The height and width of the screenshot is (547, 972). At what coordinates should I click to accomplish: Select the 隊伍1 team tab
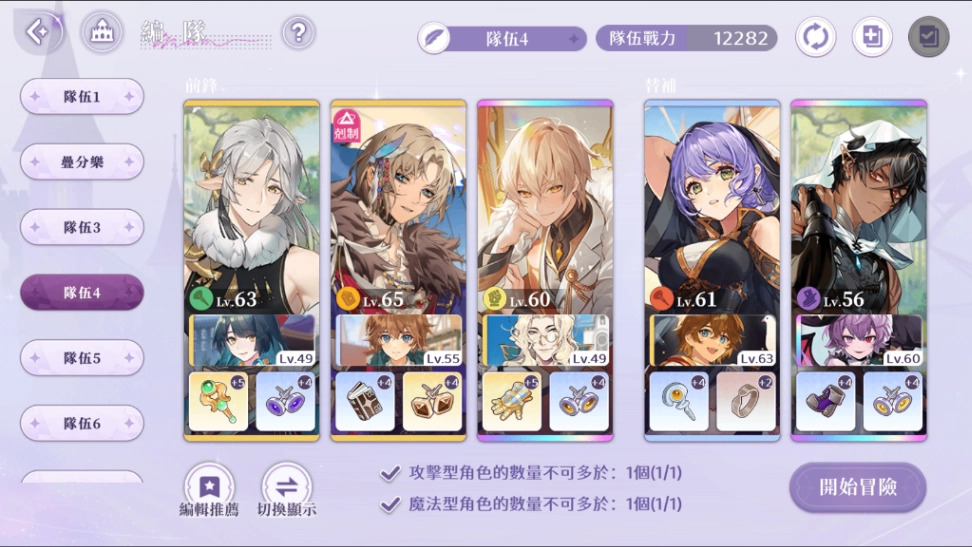point(82,96)
